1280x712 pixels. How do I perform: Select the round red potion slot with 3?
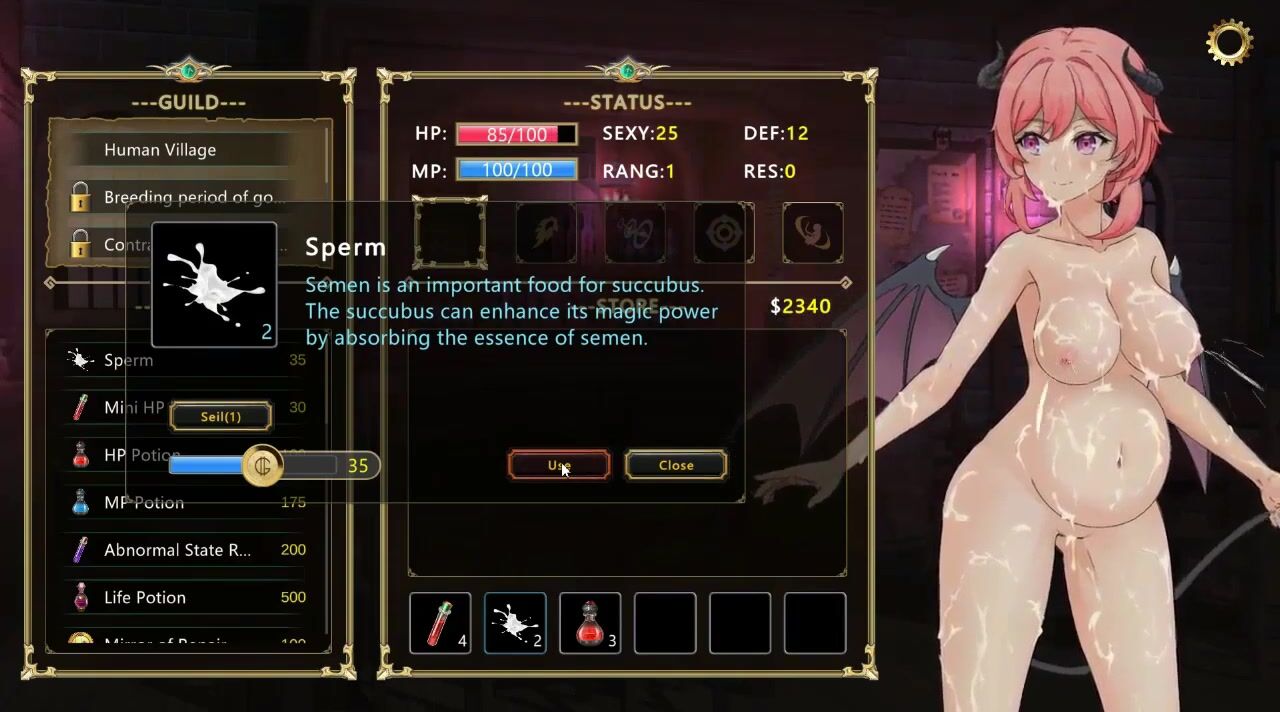tap(590, 623)
